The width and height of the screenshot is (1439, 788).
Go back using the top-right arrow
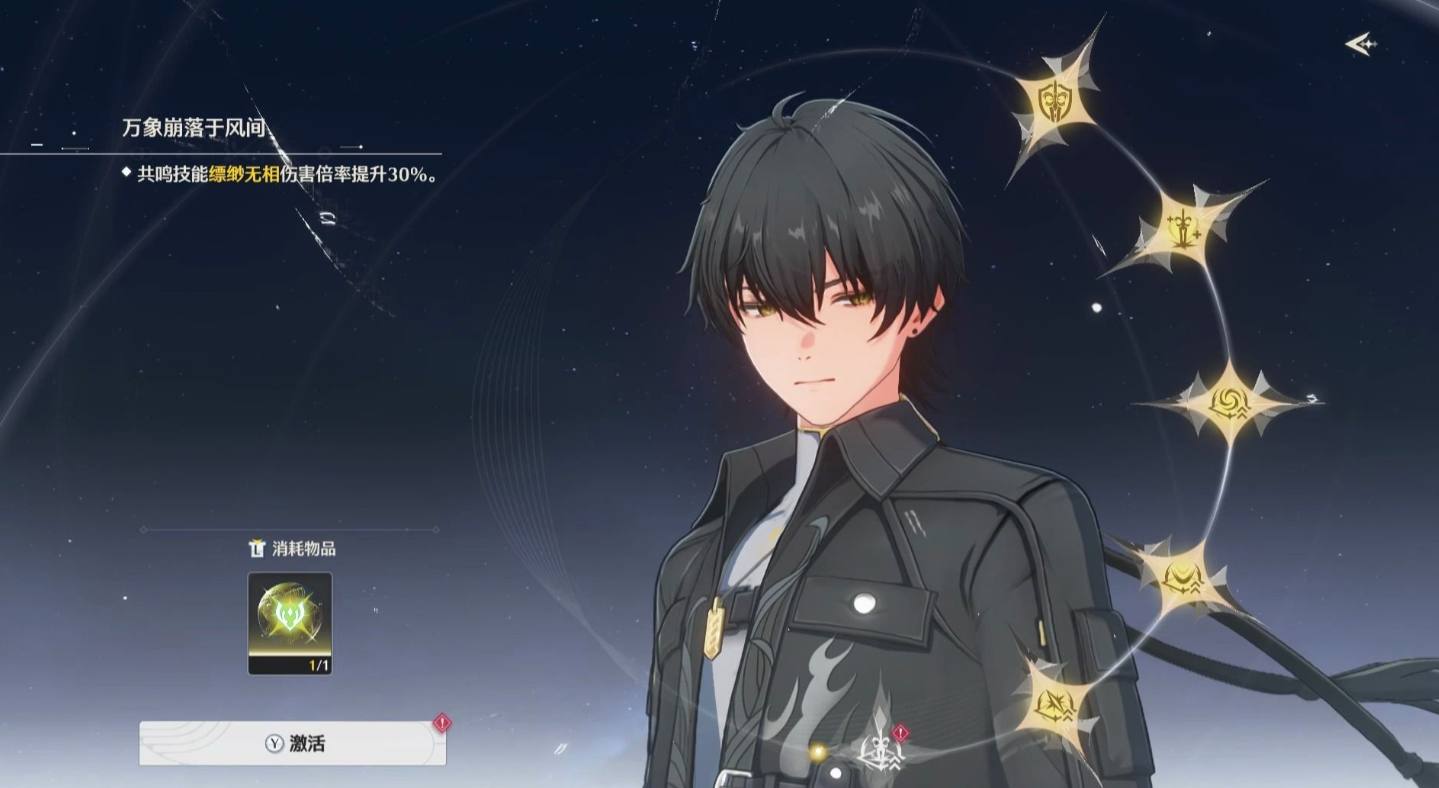(1360, 44)
